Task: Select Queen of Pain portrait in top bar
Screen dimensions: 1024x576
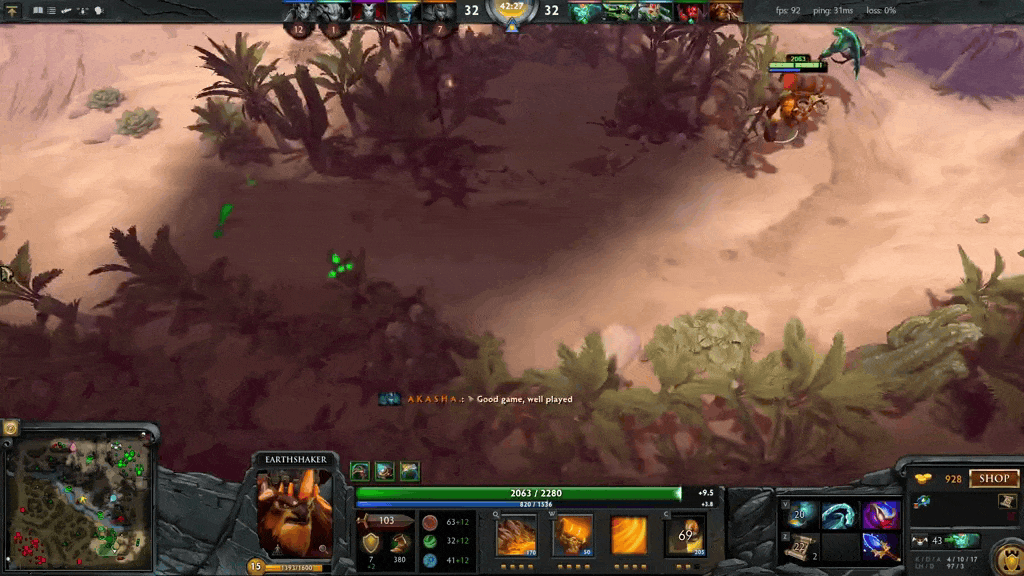Action: [x=367, y=12]
